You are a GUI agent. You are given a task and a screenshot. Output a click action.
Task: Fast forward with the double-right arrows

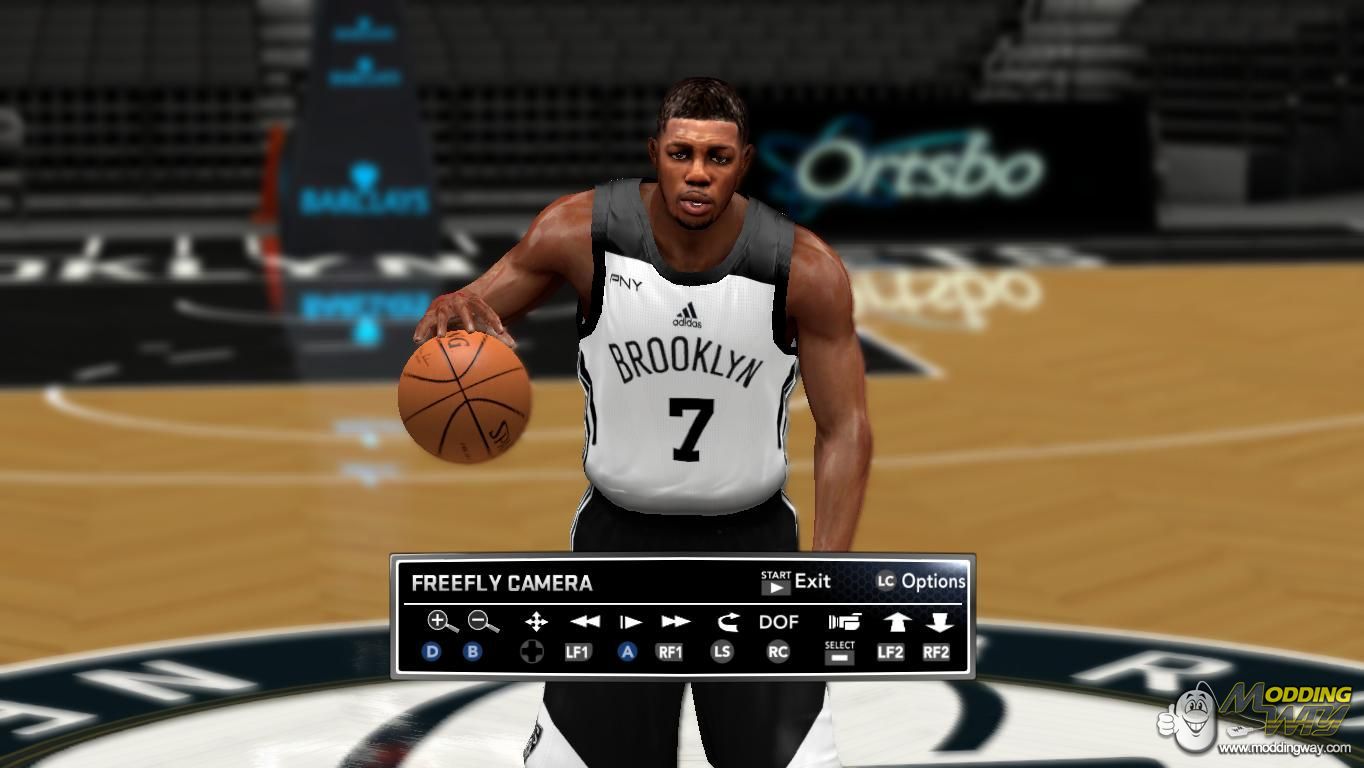(676, 622)
